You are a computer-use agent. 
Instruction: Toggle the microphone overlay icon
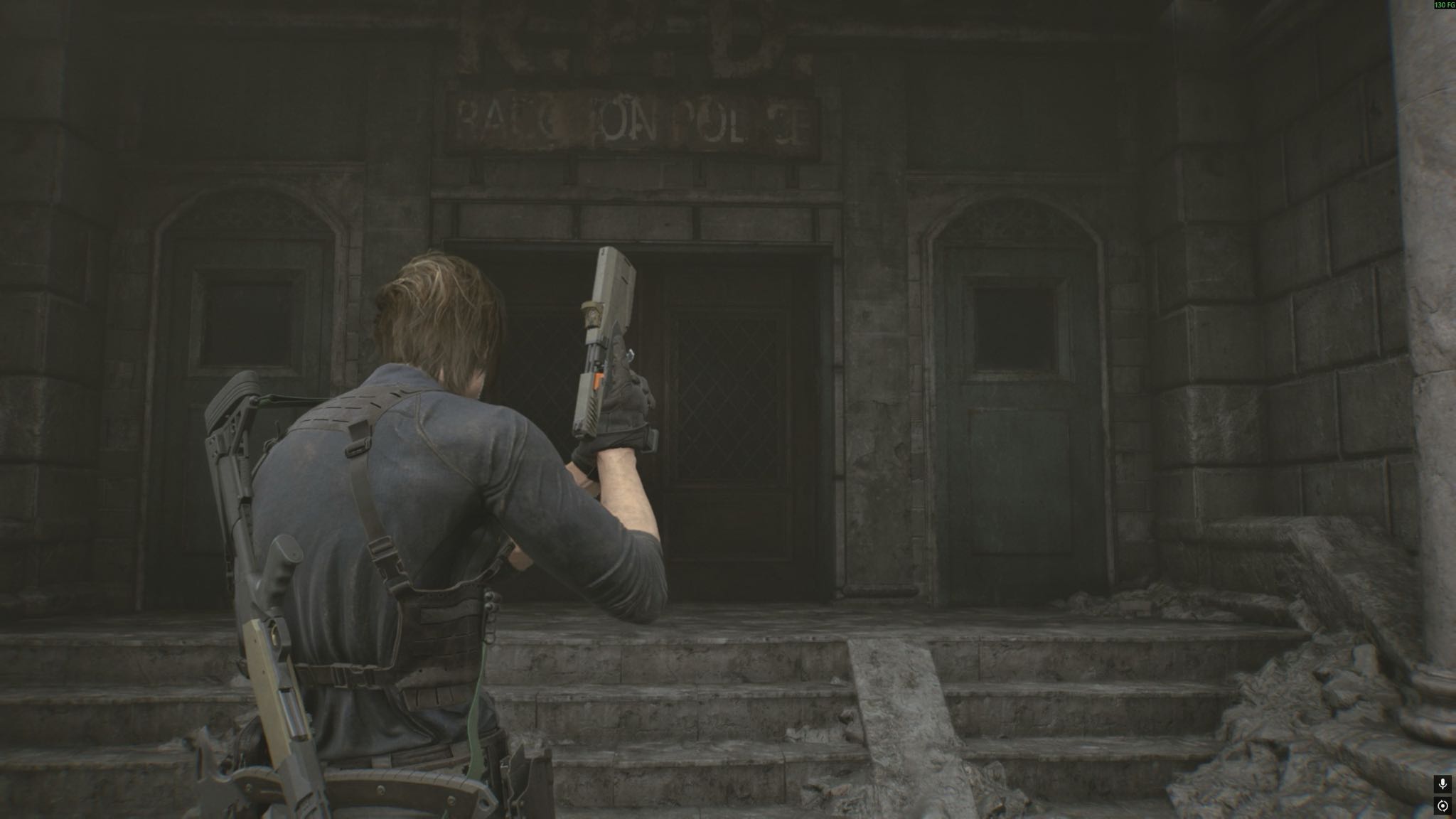1442,784
